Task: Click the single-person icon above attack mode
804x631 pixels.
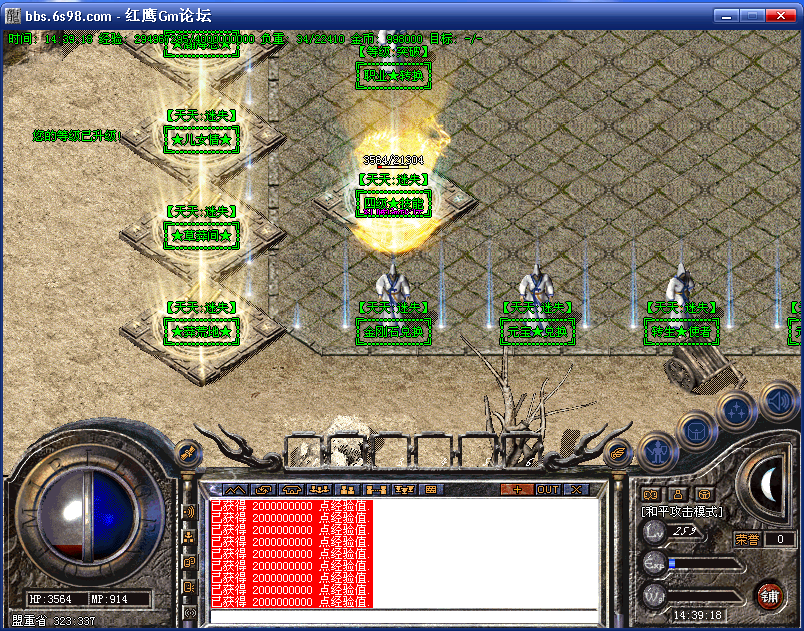Action: [677, 493]
